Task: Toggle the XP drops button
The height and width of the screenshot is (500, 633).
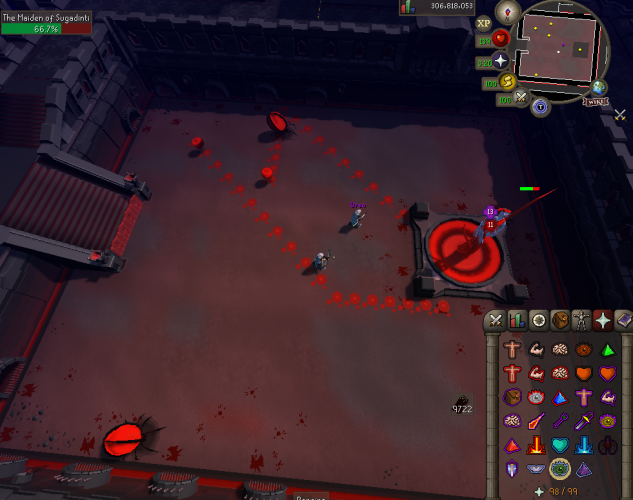Action: click(x=485, y=23)
